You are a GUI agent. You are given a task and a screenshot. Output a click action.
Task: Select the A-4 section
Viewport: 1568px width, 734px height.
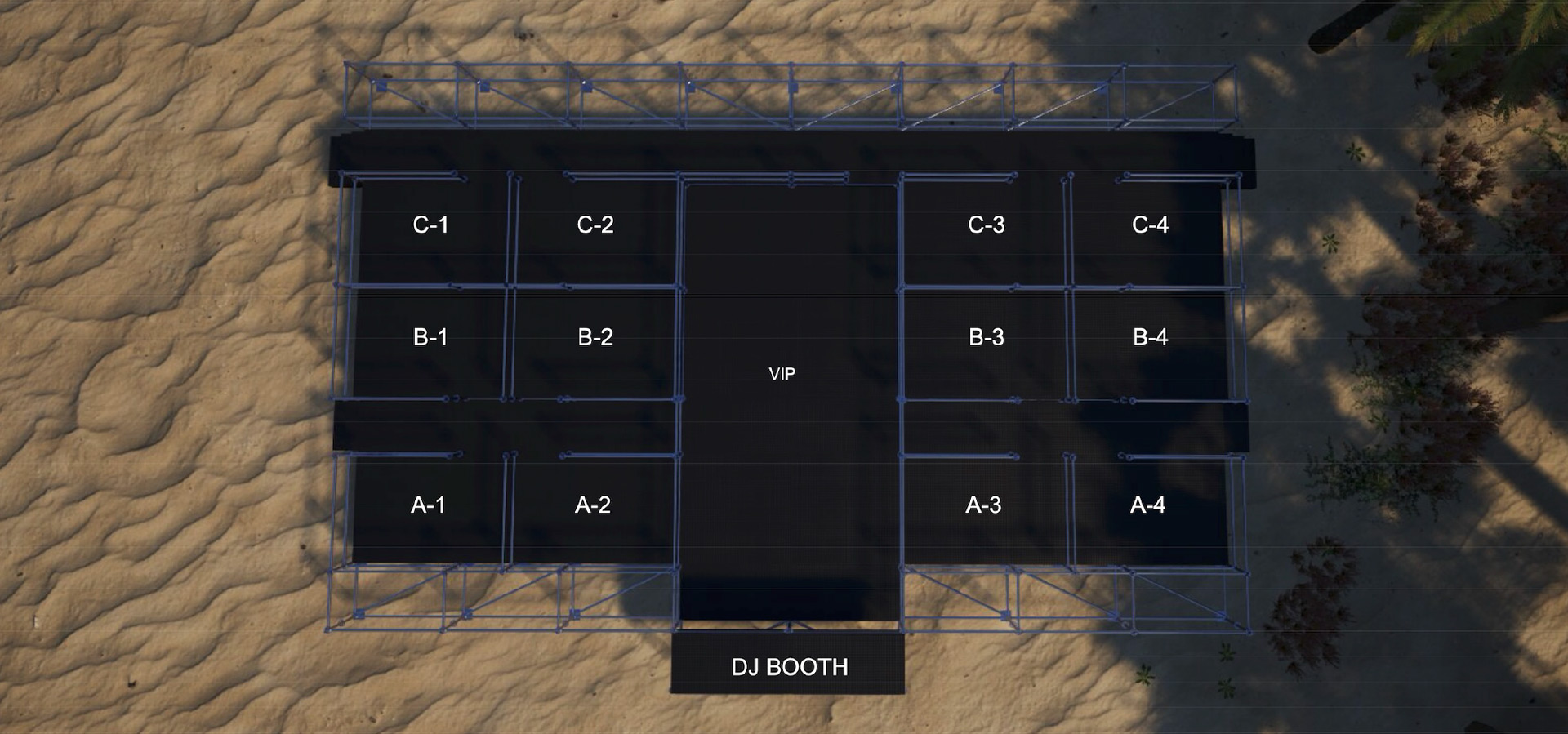[x=1147, y=505]
